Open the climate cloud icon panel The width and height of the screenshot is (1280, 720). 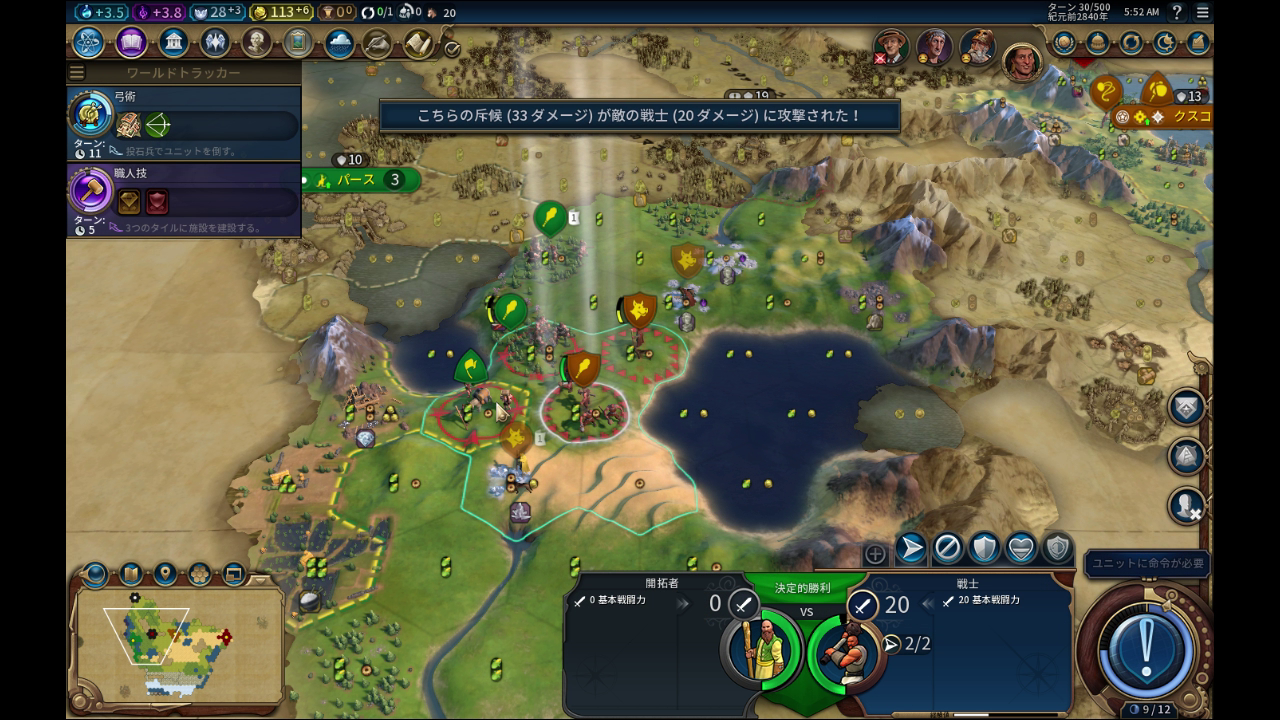(x=339, y=43)
